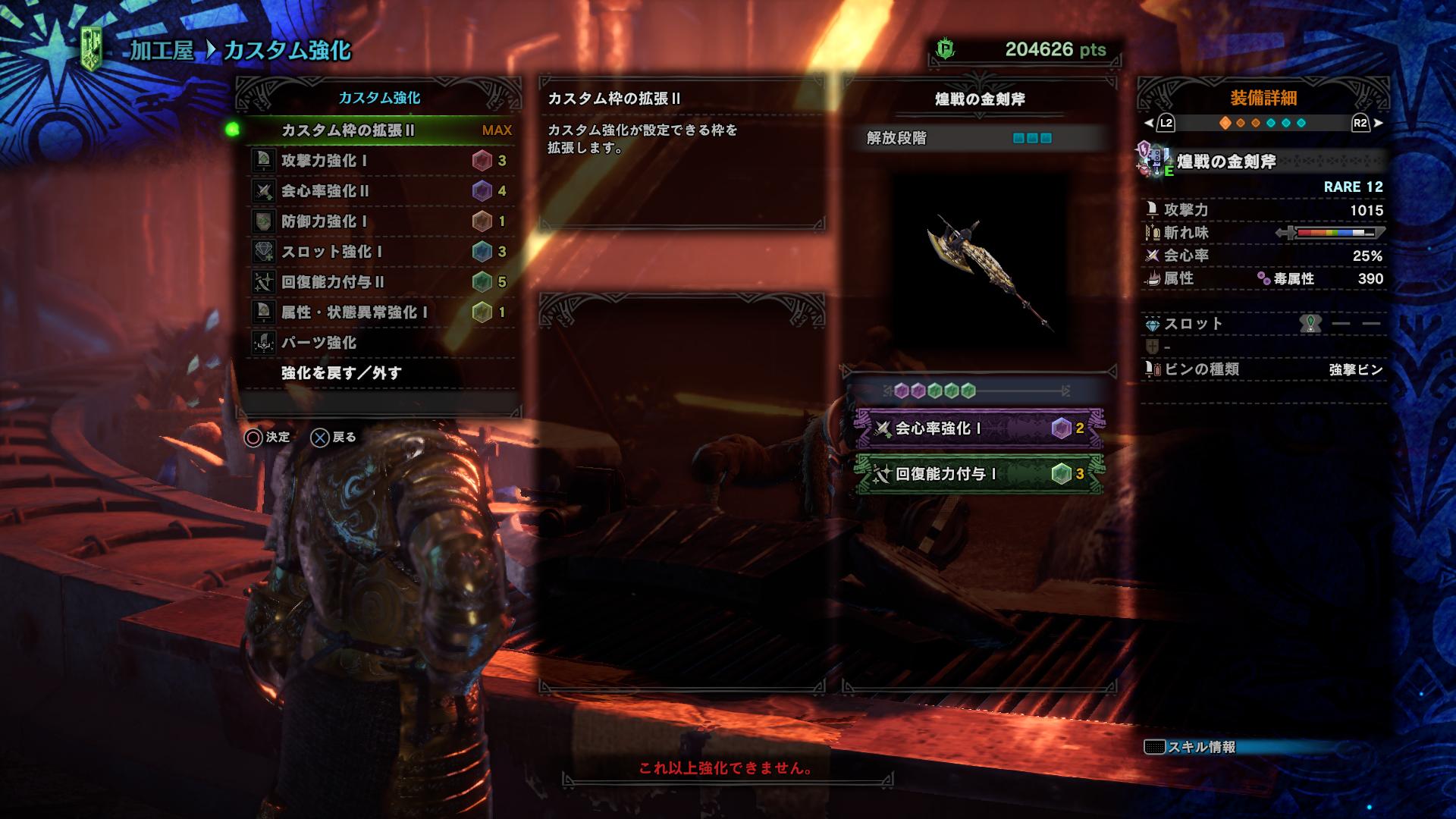Screen dimensions: 1456x819
Task: Select the パーツ強化 parts upgrade icon
Action: click(x=265, y=344)
